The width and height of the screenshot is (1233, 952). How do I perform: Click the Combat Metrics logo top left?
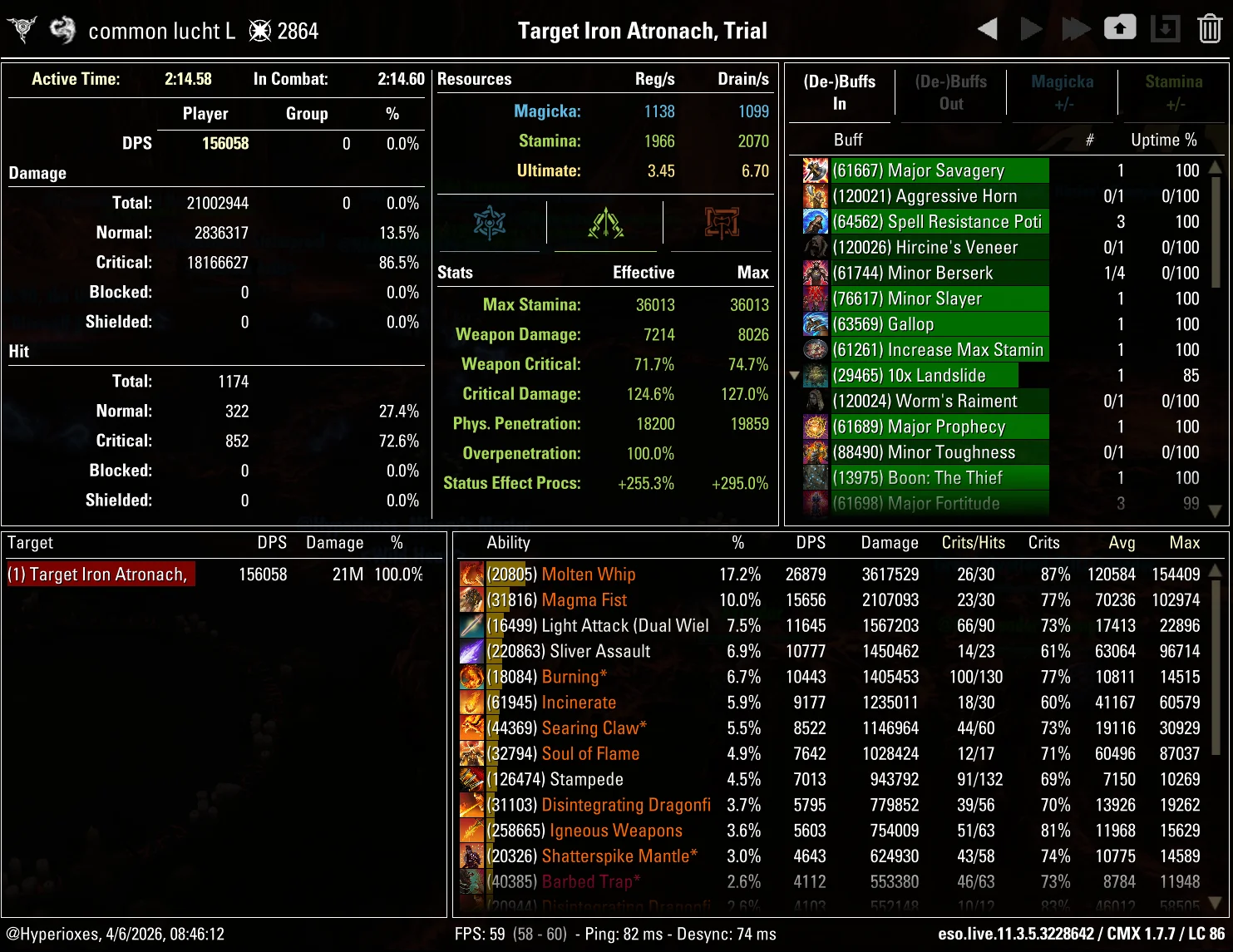21,27
